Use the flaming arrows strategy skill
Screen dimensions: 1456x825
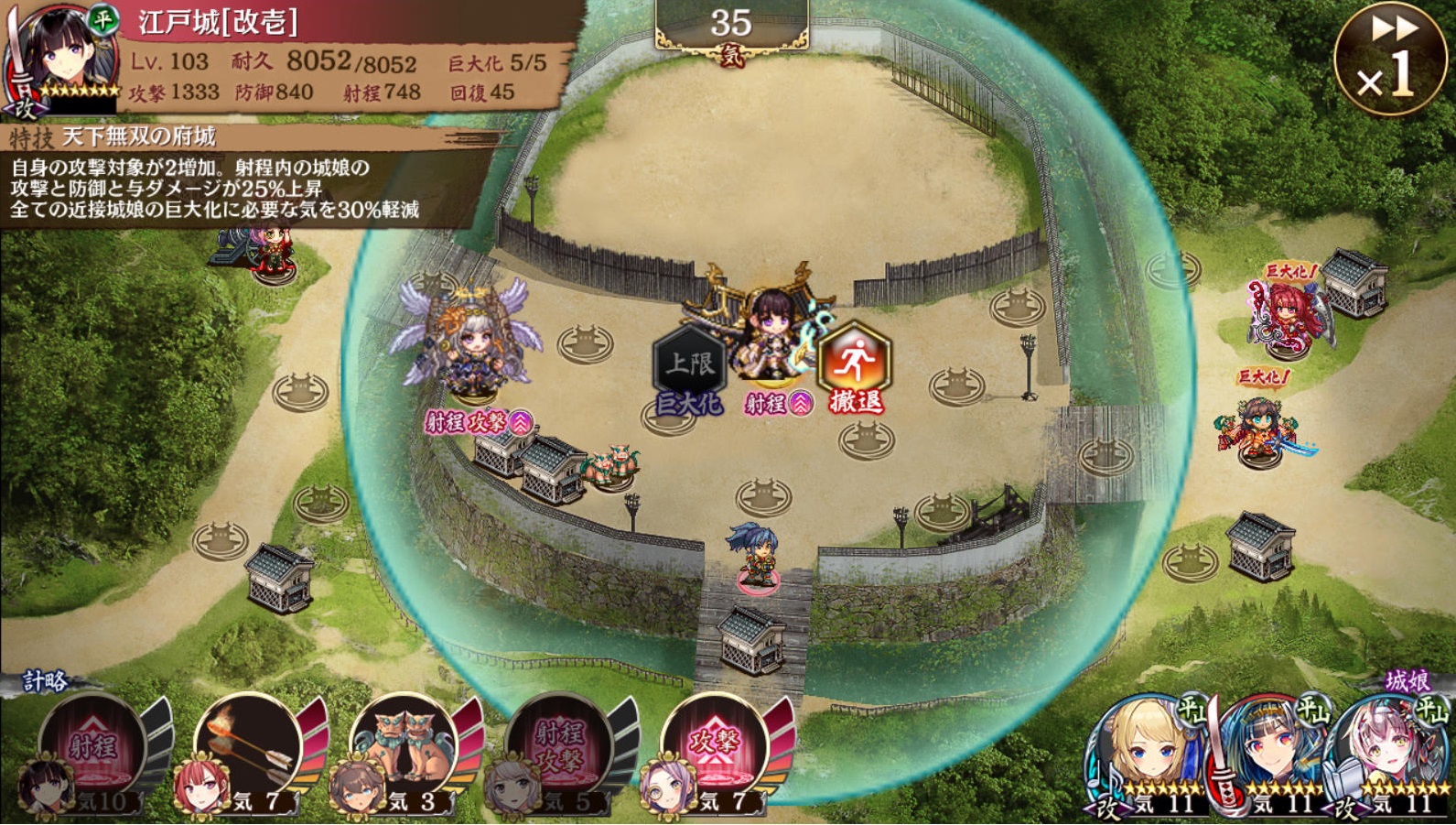(x=249, y=751)
